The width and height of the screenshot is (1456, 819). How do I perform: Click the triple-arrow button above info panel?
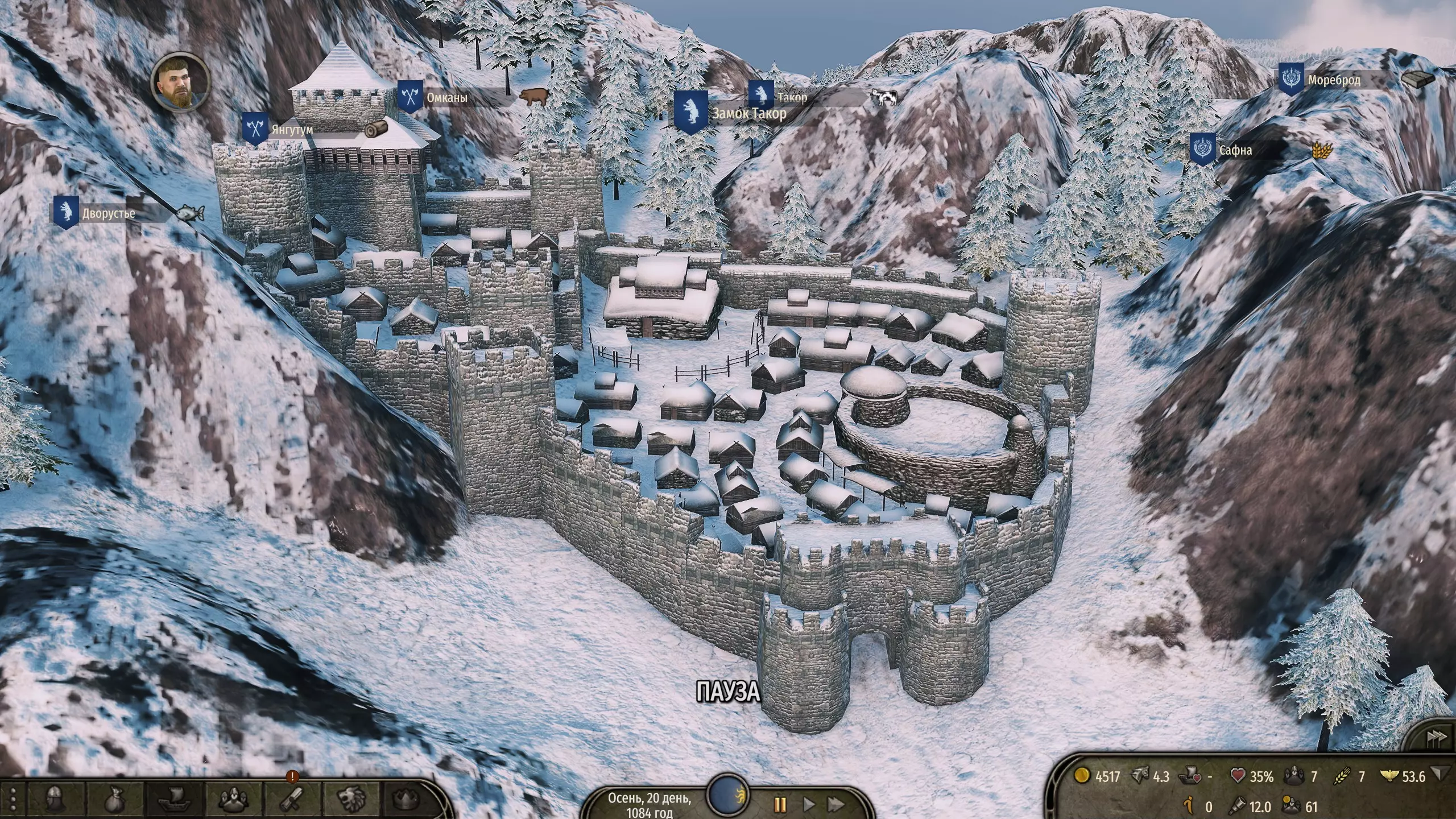[x=1435, y=738]
